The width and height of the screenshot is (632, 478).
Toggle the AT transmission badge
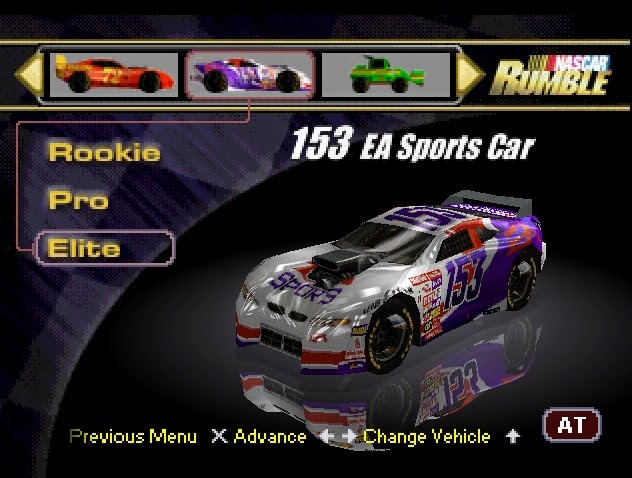click(x=571, y=425)
